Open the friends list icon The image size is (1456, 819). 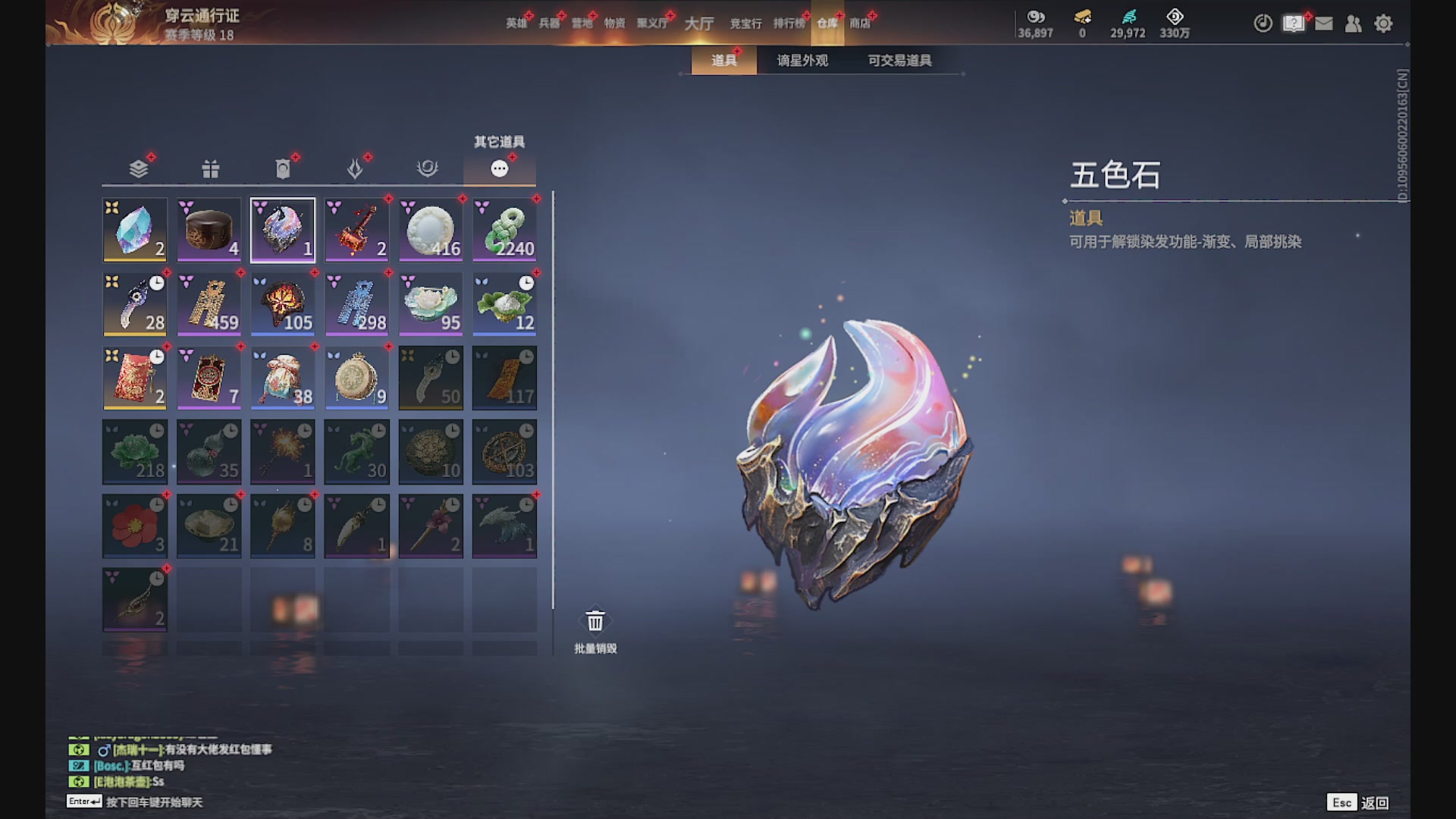(1354, 24)
